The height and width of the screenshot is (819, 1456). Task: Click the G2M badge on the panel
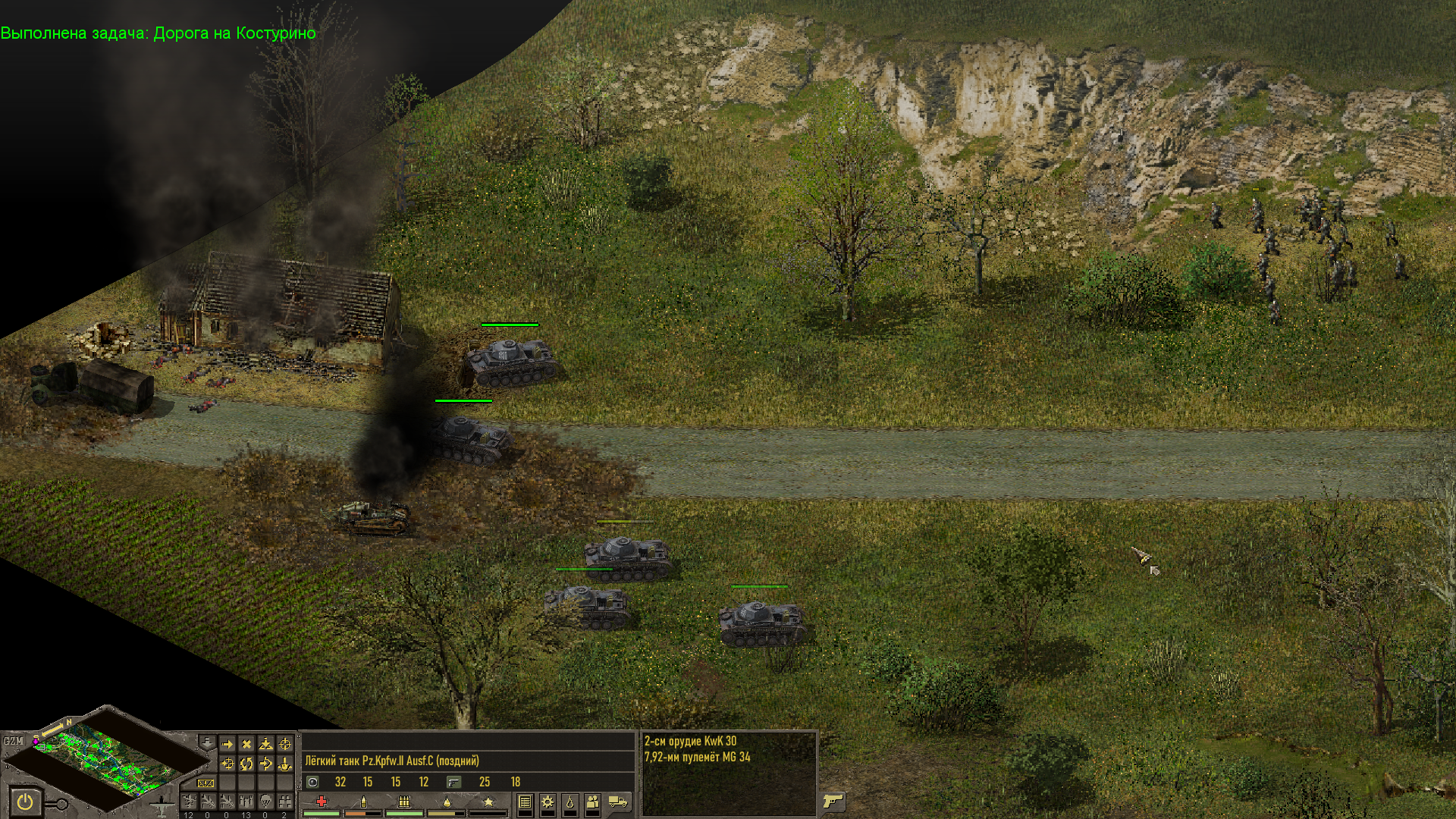tap(13, 741)
